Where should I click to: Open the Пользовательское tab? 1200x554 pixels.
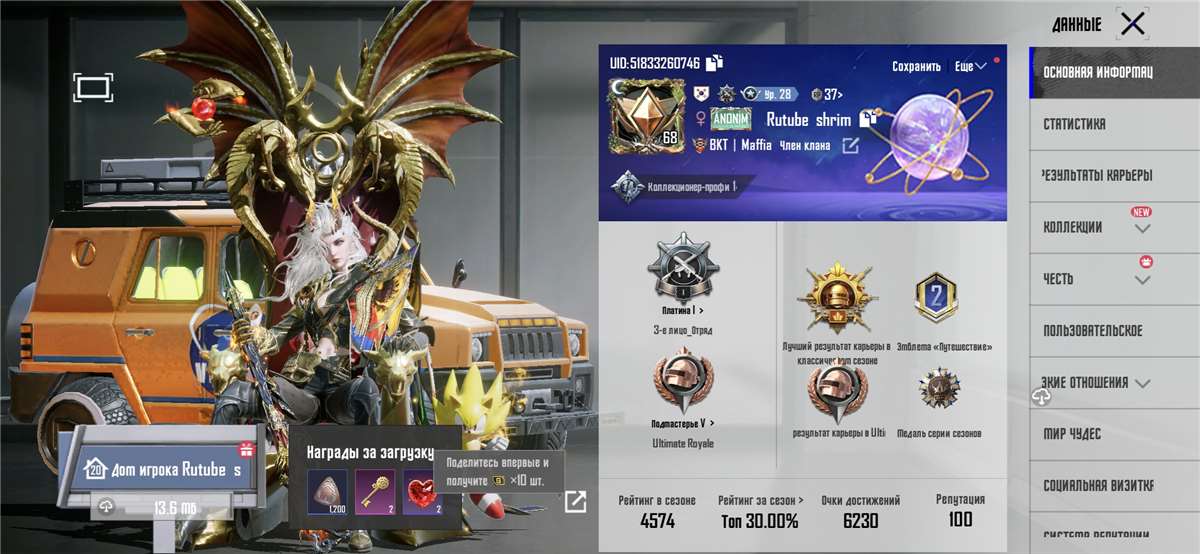(x=1092, y=331)
